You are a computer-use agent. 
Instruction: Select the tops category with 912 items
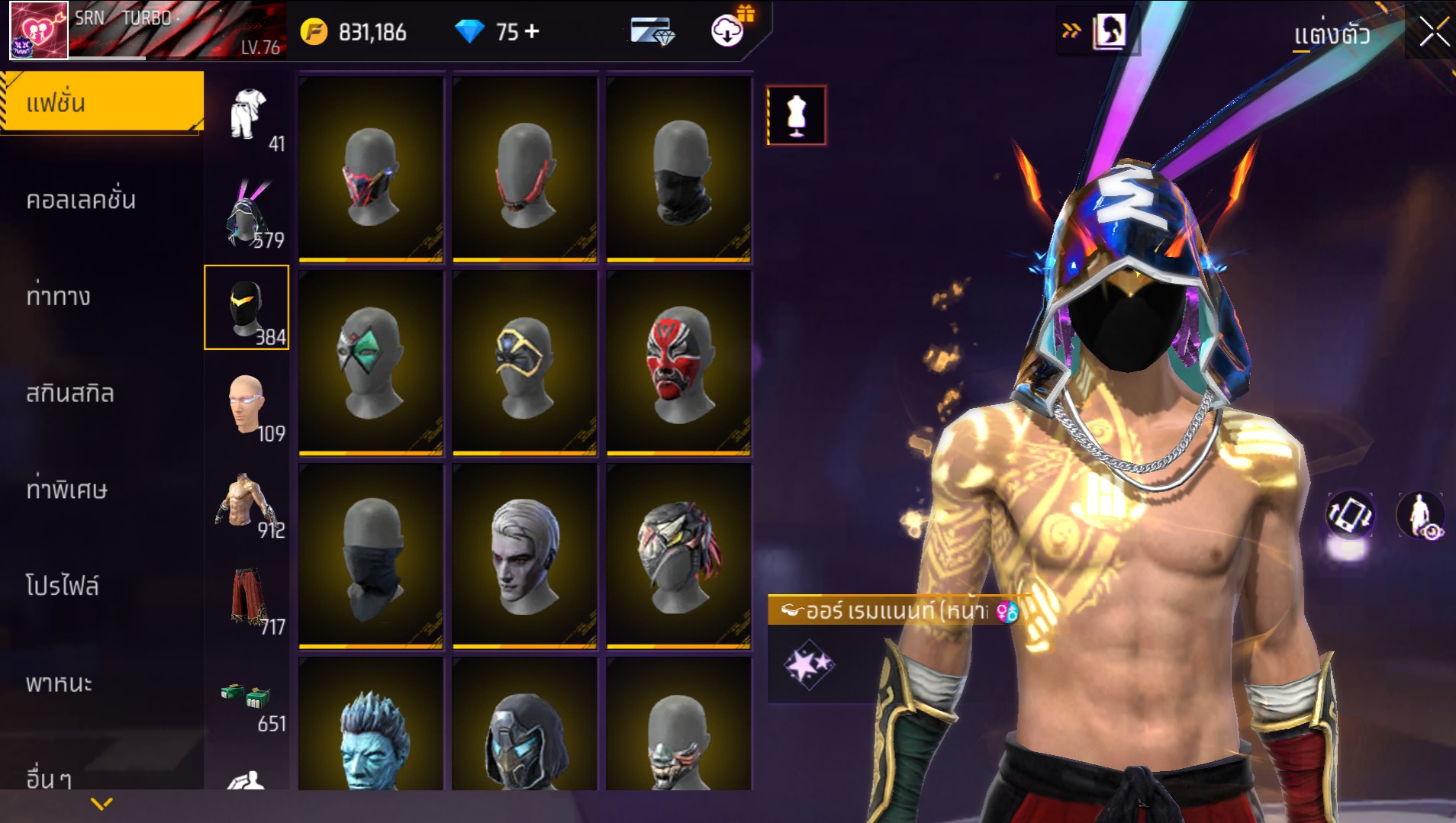[248, 503]
